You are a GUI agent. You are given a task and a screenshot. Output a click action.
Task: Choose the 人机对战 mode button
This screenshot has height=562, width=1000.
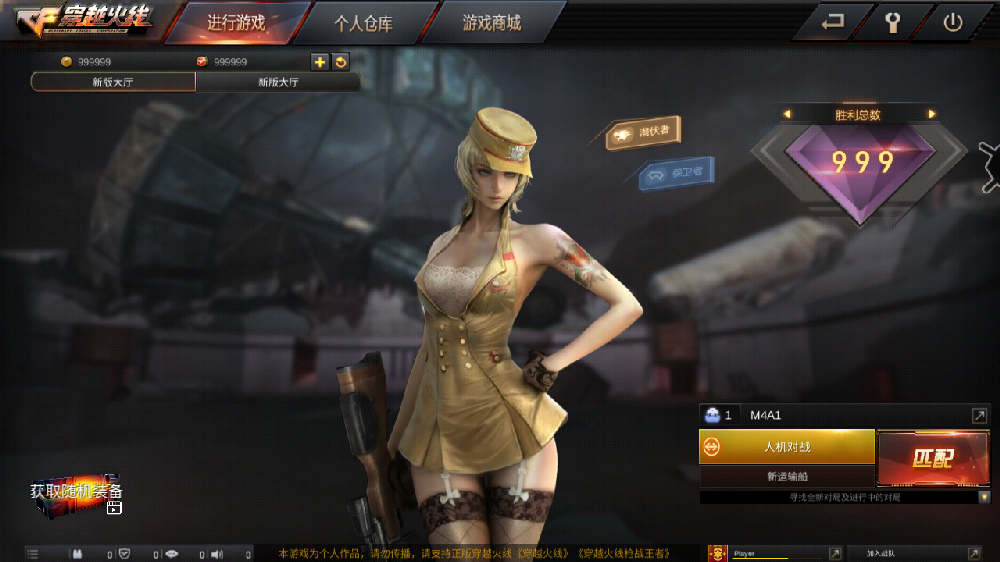[x=787, y=447]
